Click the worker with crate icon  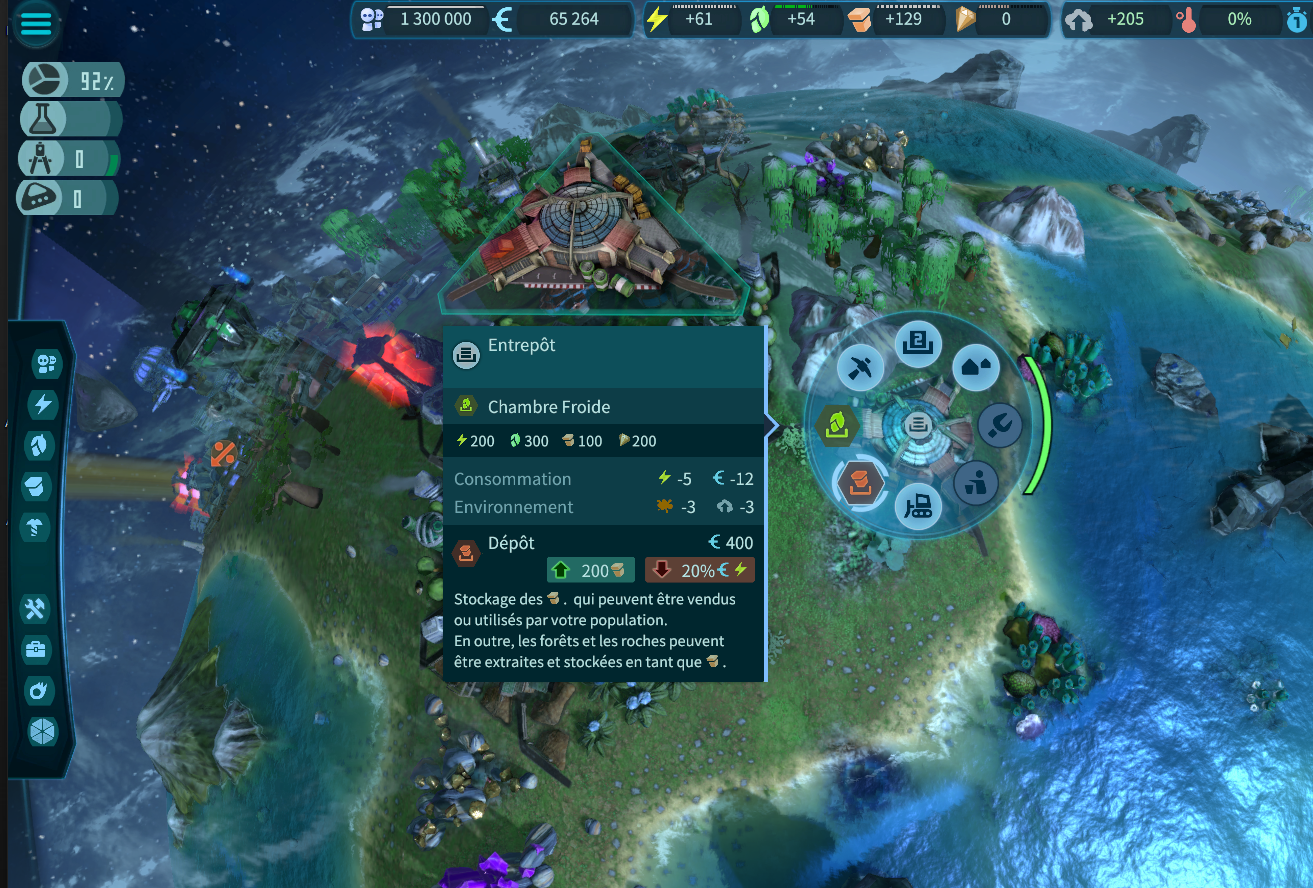976,485
